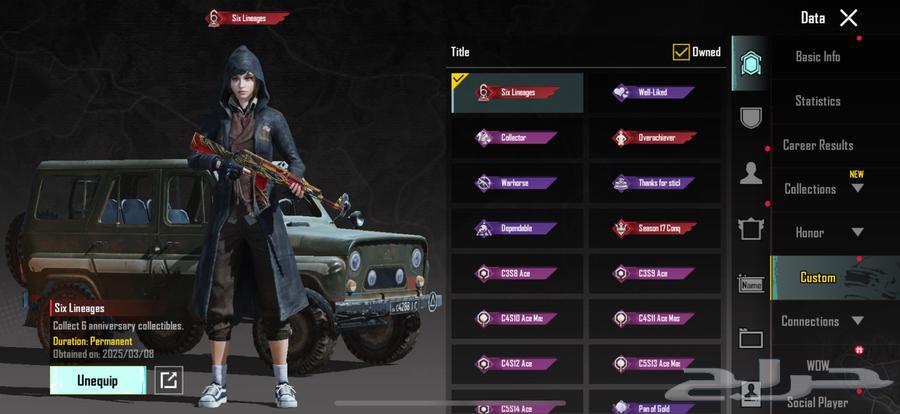Show Career Results
The image size is (900, 414).
tap(817, 145)
